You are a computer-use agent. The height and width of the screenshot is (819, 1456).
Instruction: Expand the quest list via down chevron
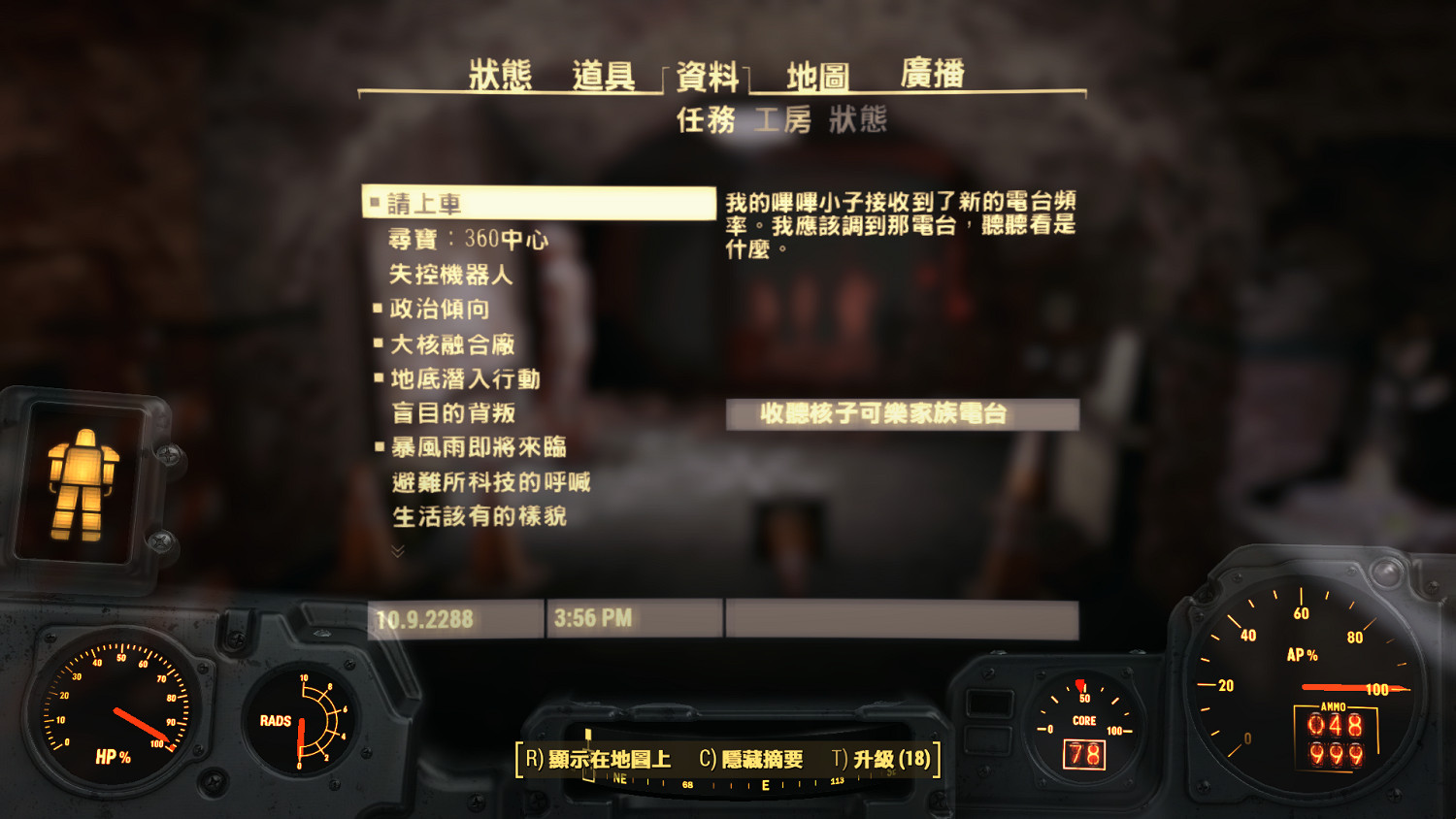(396, 549)
